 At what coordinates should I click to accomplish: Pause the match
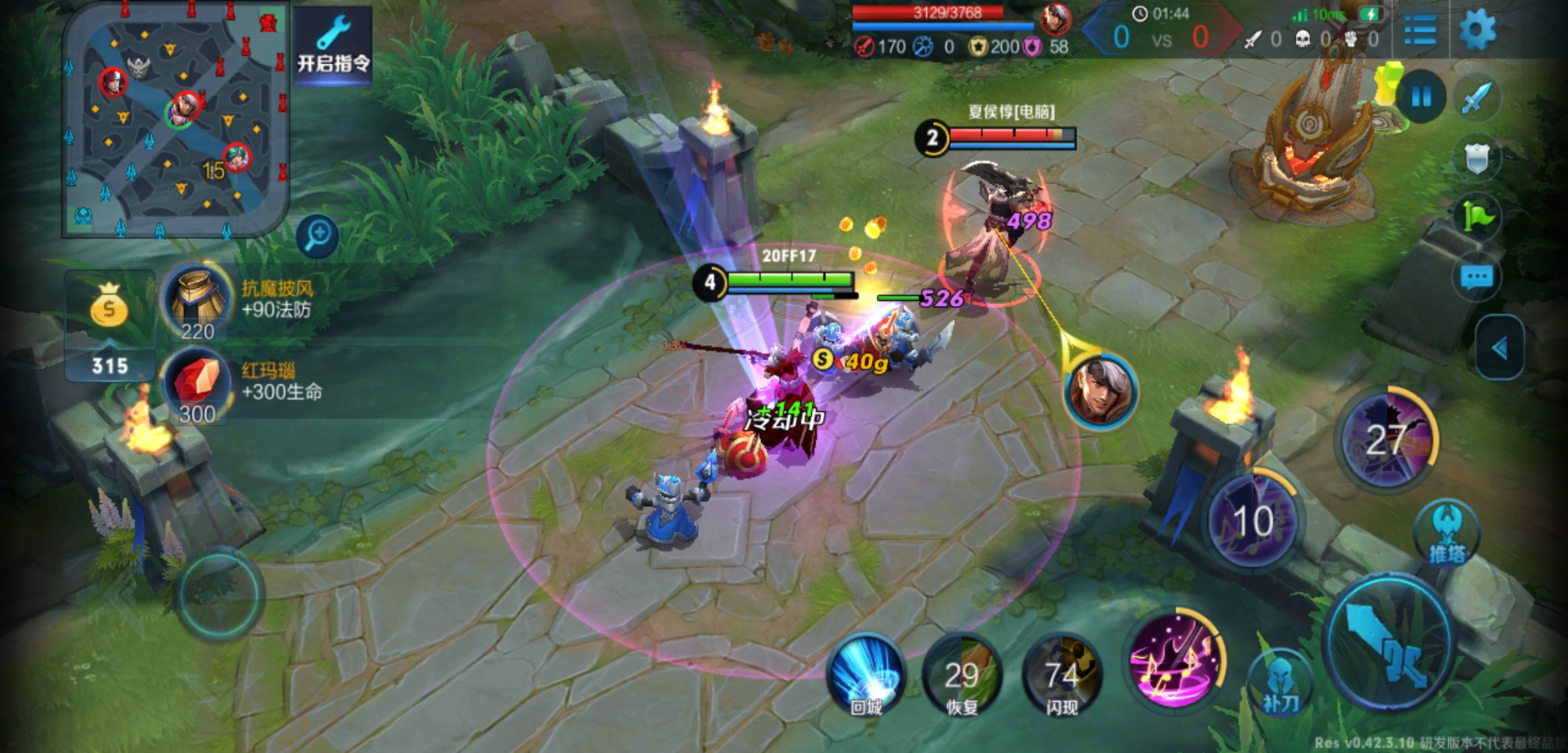[x=1421, y=96]
